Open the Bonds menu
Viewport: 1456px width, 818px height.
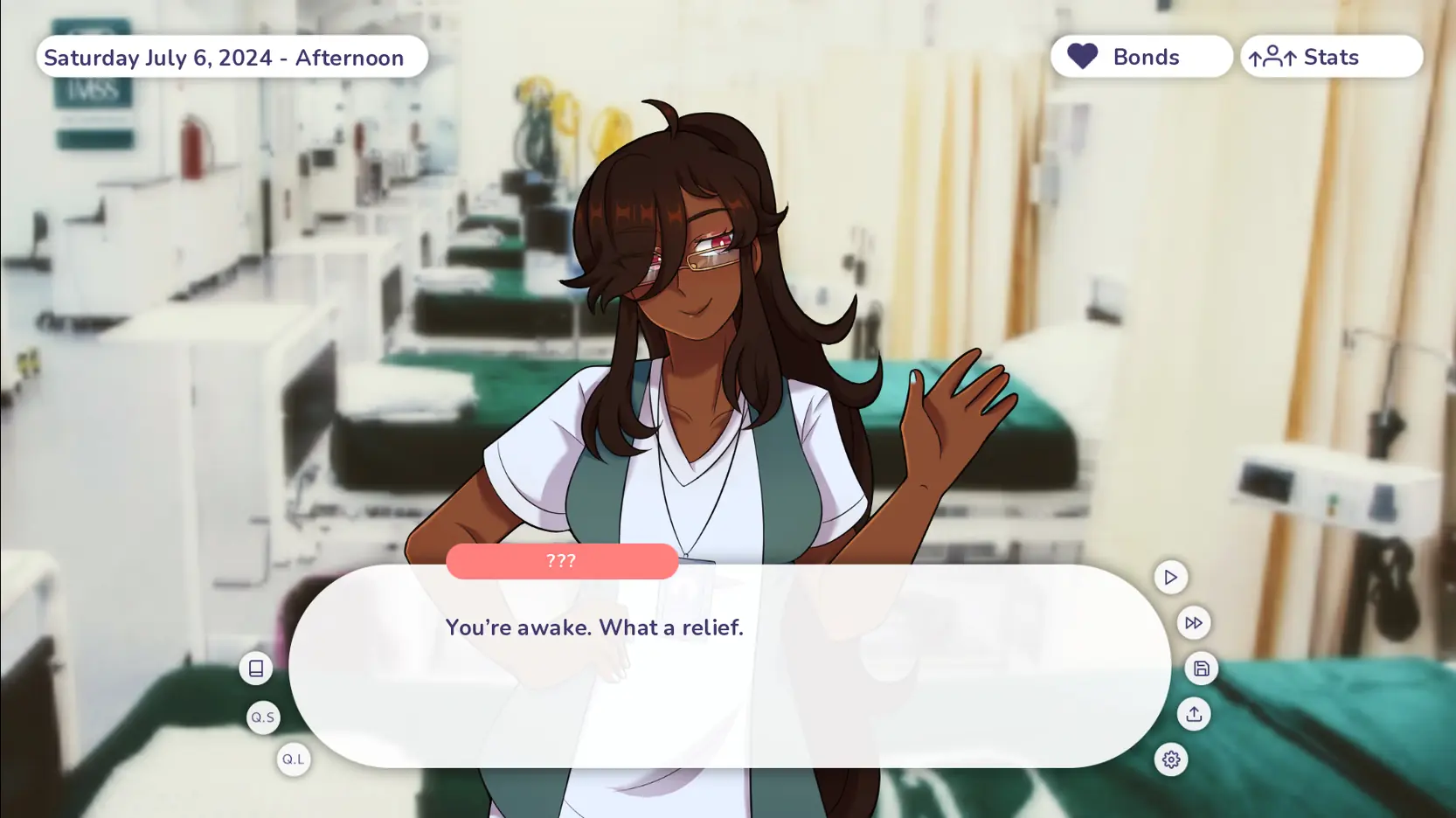(1141, 57)
